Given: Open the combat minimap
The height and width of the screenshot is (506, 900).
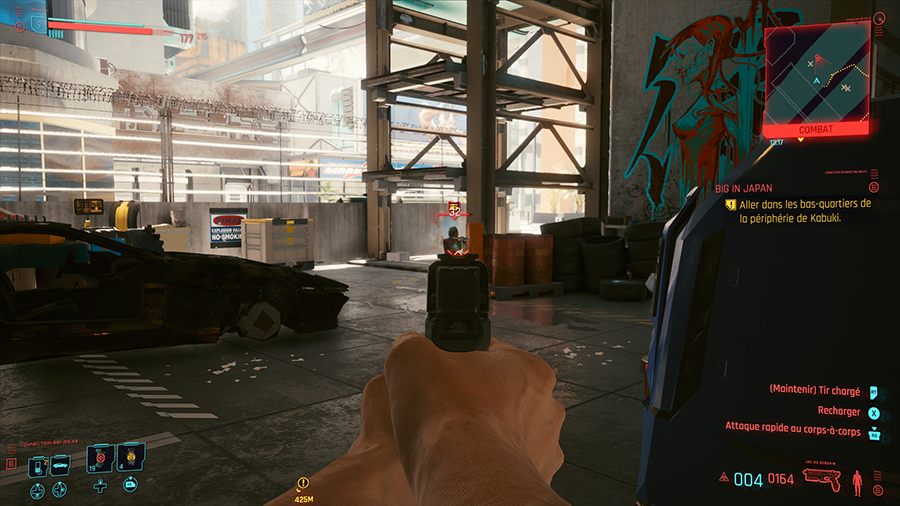Looking at the screenshot, I should [x=815, y=78].
